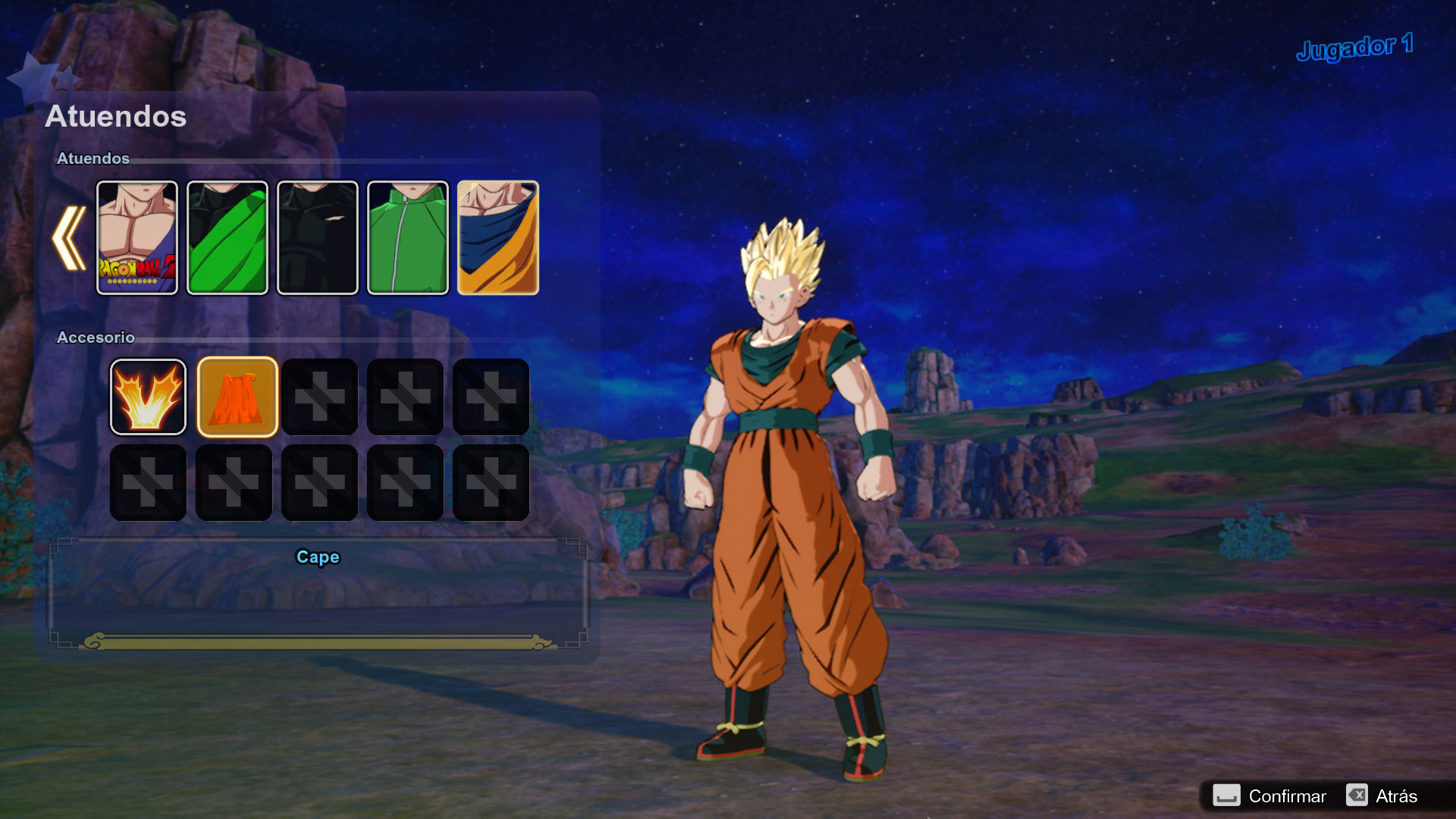Click the middle empty slot in bottom accessory row
This screenshot has height=819, width=1456.
click(319, 483)
